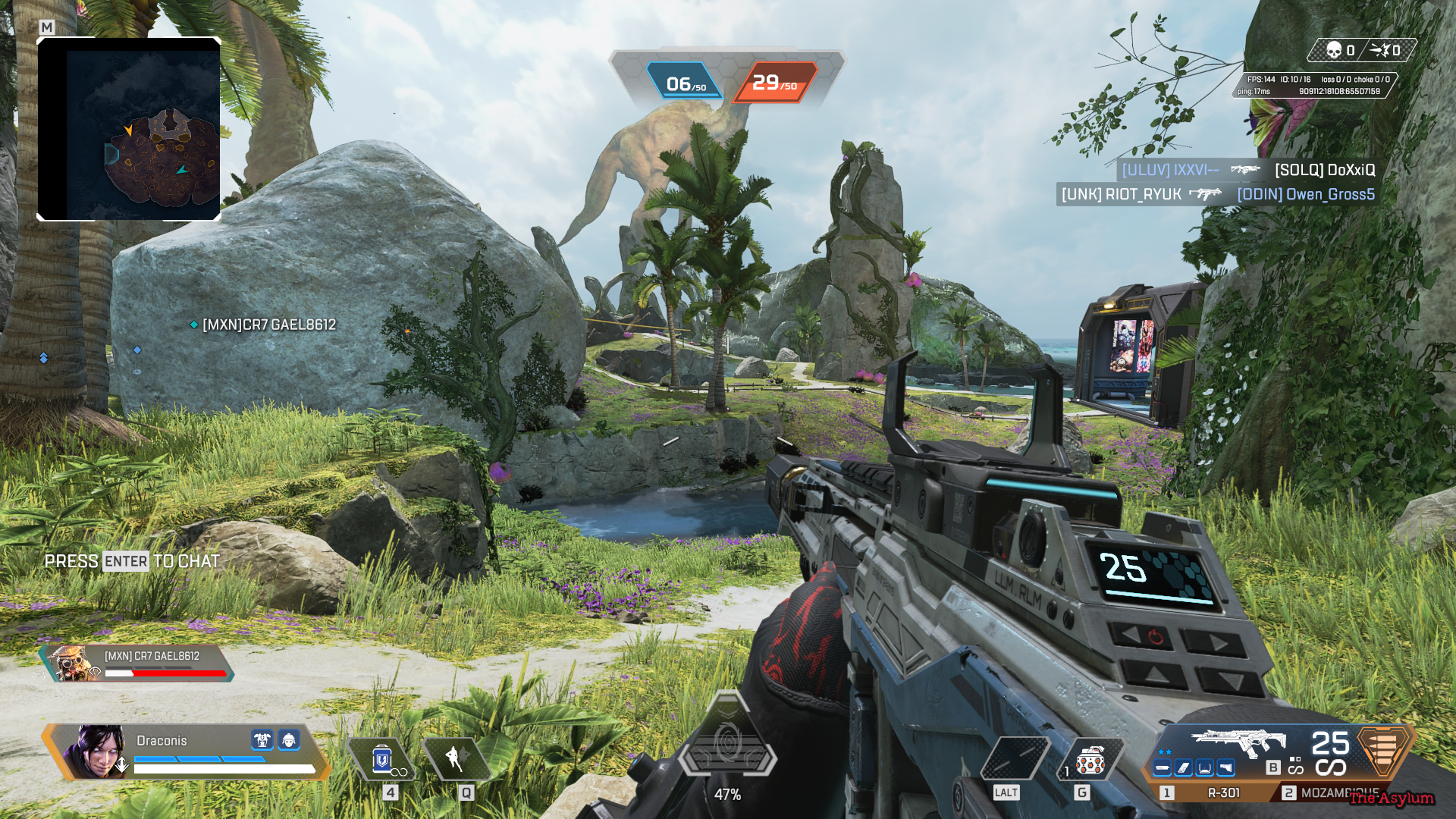Click the barrel attachment slot icon
This screenshot has width=1456, height=819.
tap(1162, 768)
